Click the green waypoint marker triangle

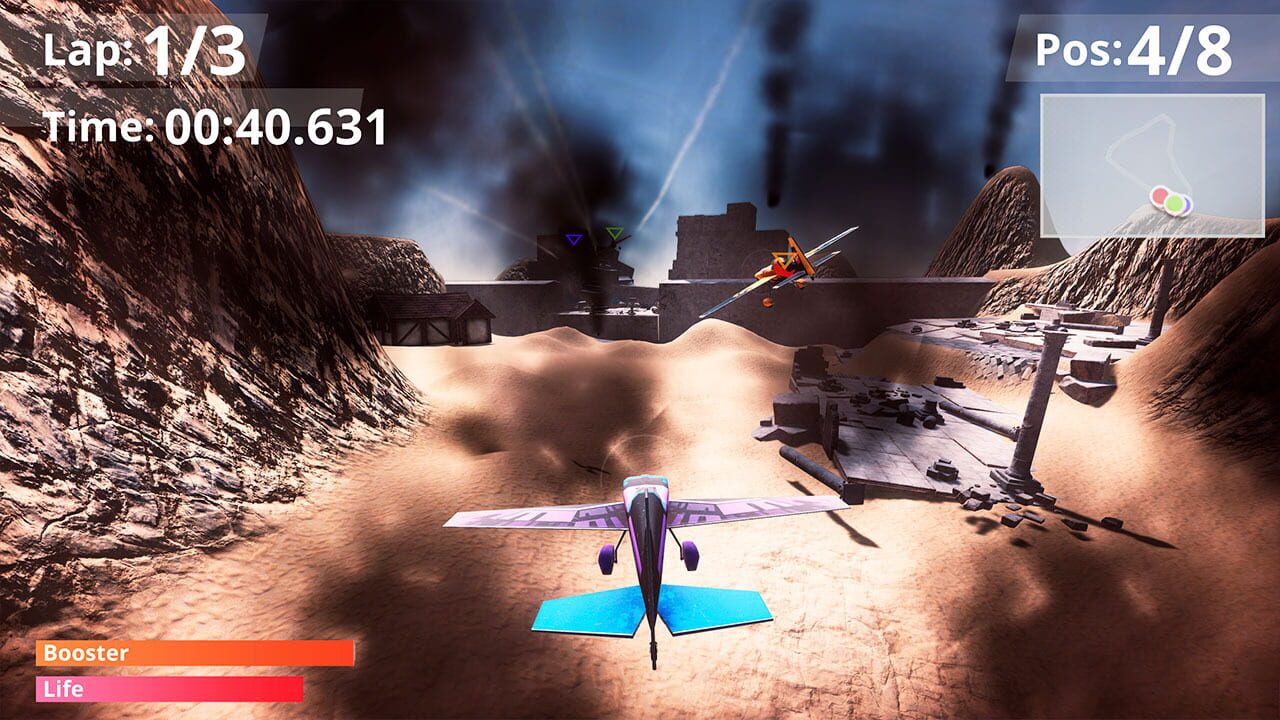(x=614, y=233)
